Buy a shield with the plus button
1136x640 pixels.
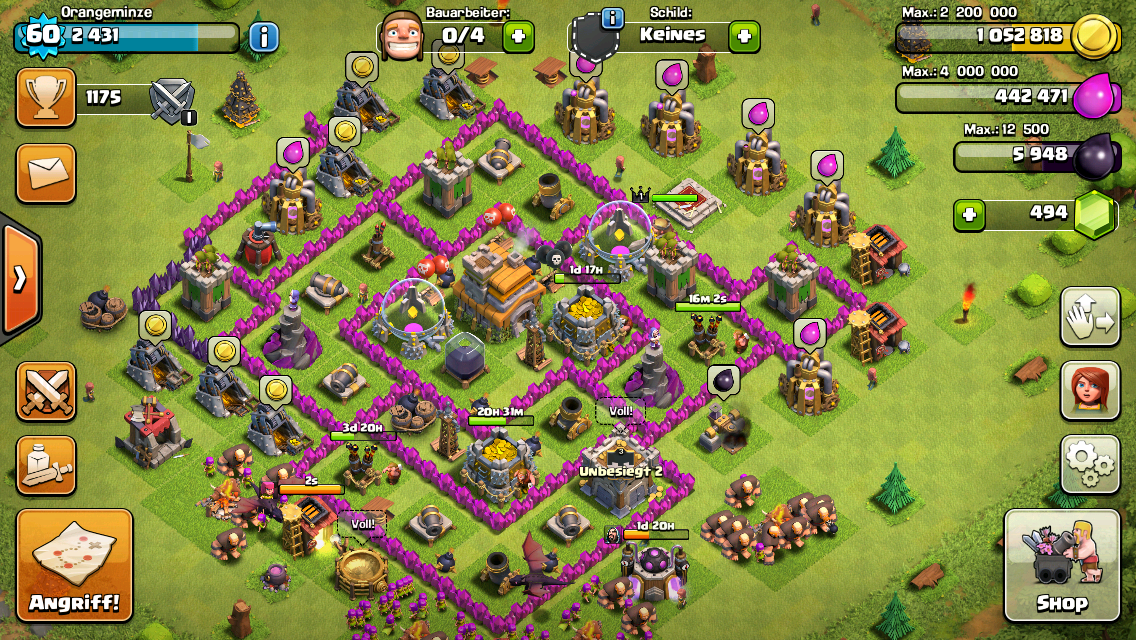click(743, 37)
